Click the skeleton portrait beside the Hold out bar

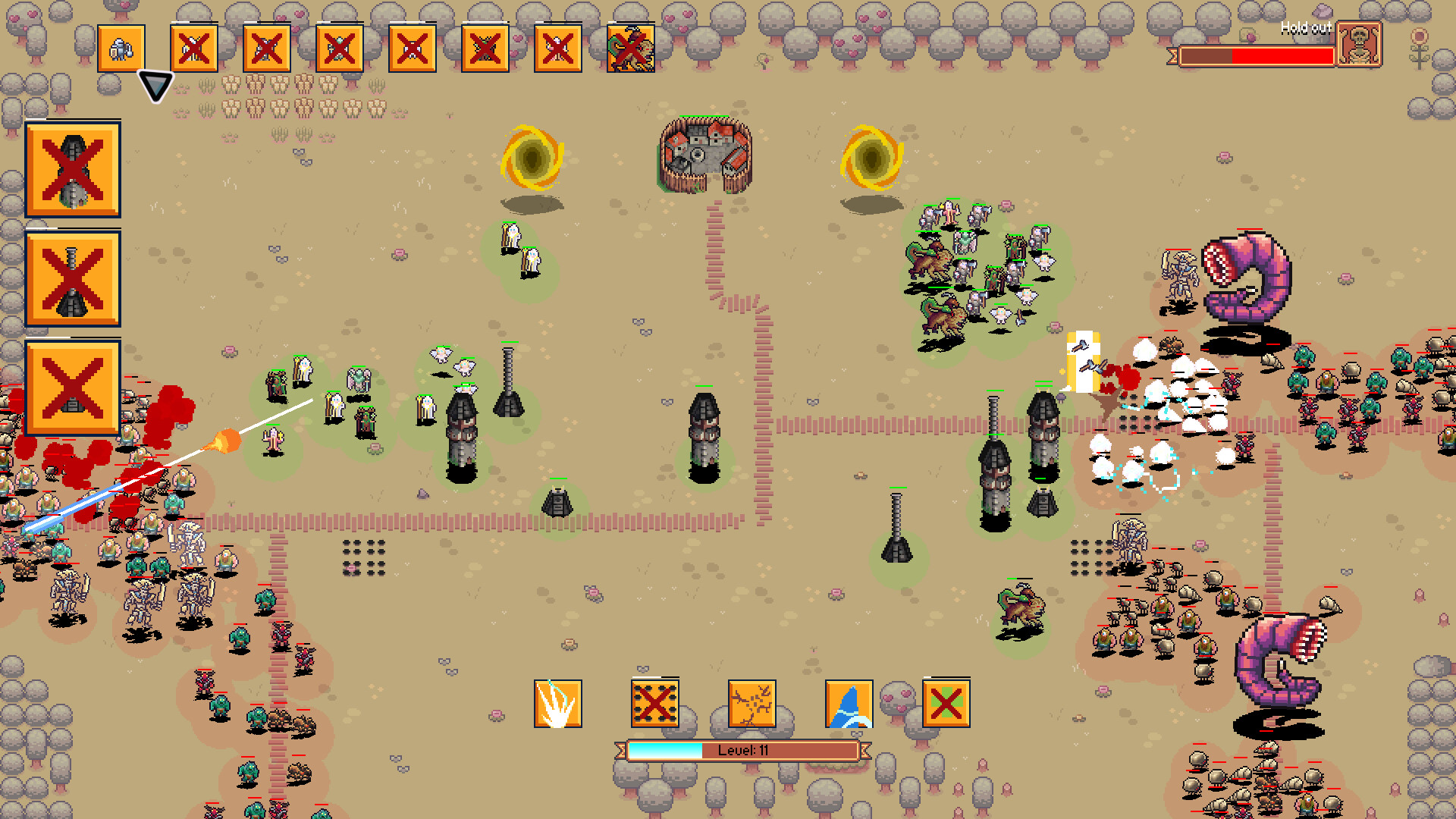click(1360, 42)
